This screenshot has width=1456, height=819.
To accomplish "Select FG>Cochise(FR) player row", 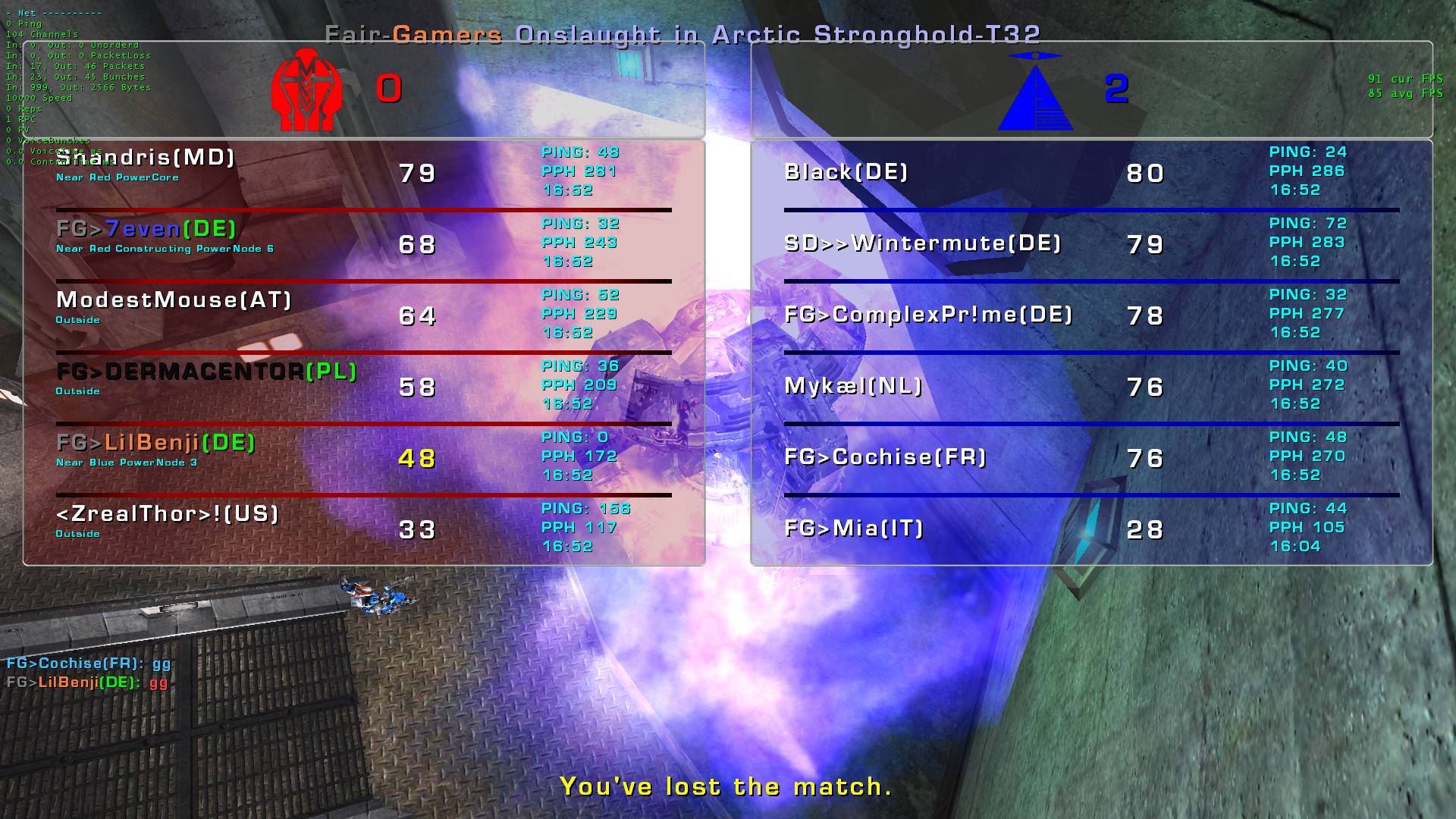I will (885, 457).
